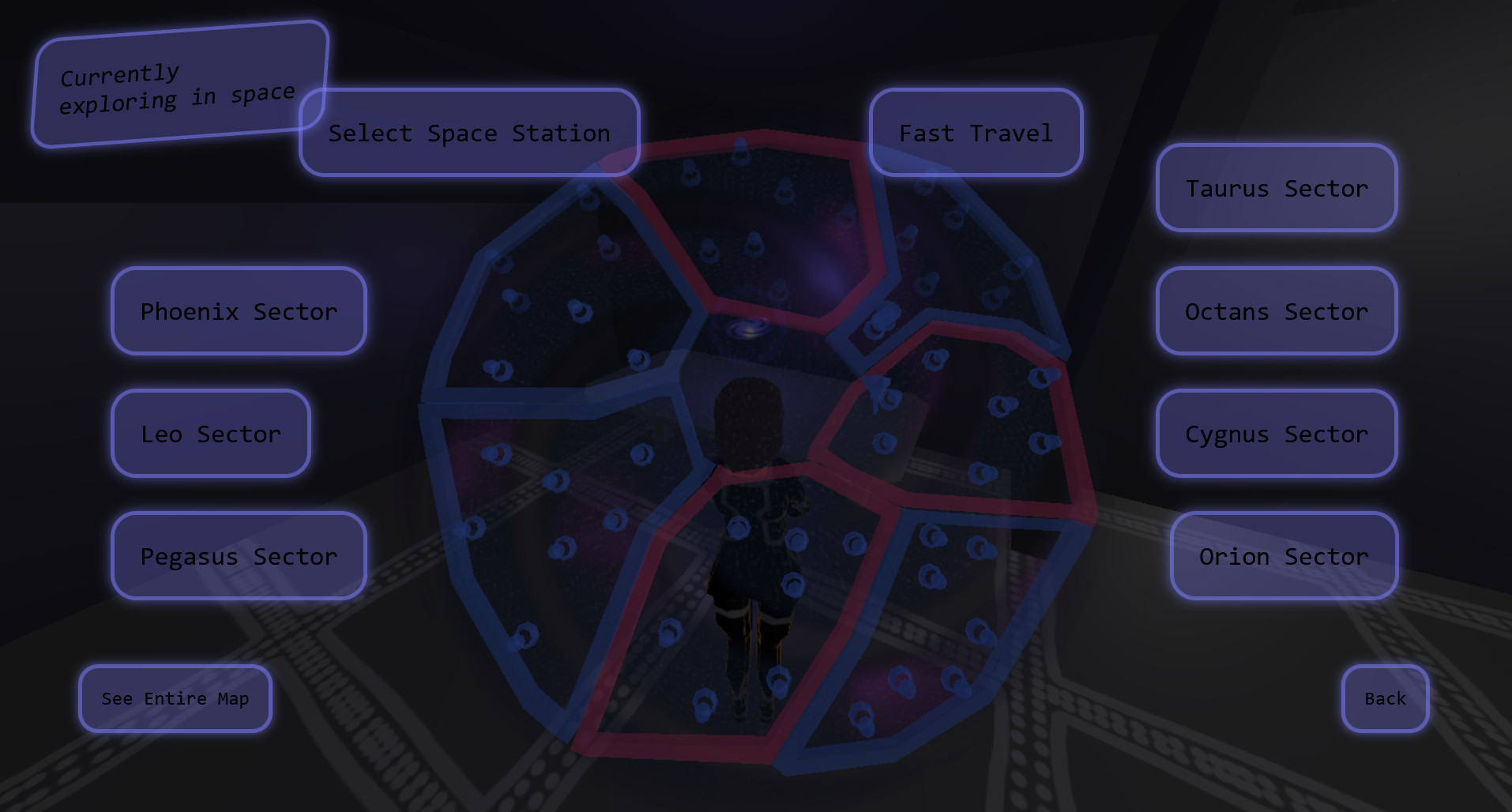Open See Entire Map view

pyautogui.click(x=175, y=698)
